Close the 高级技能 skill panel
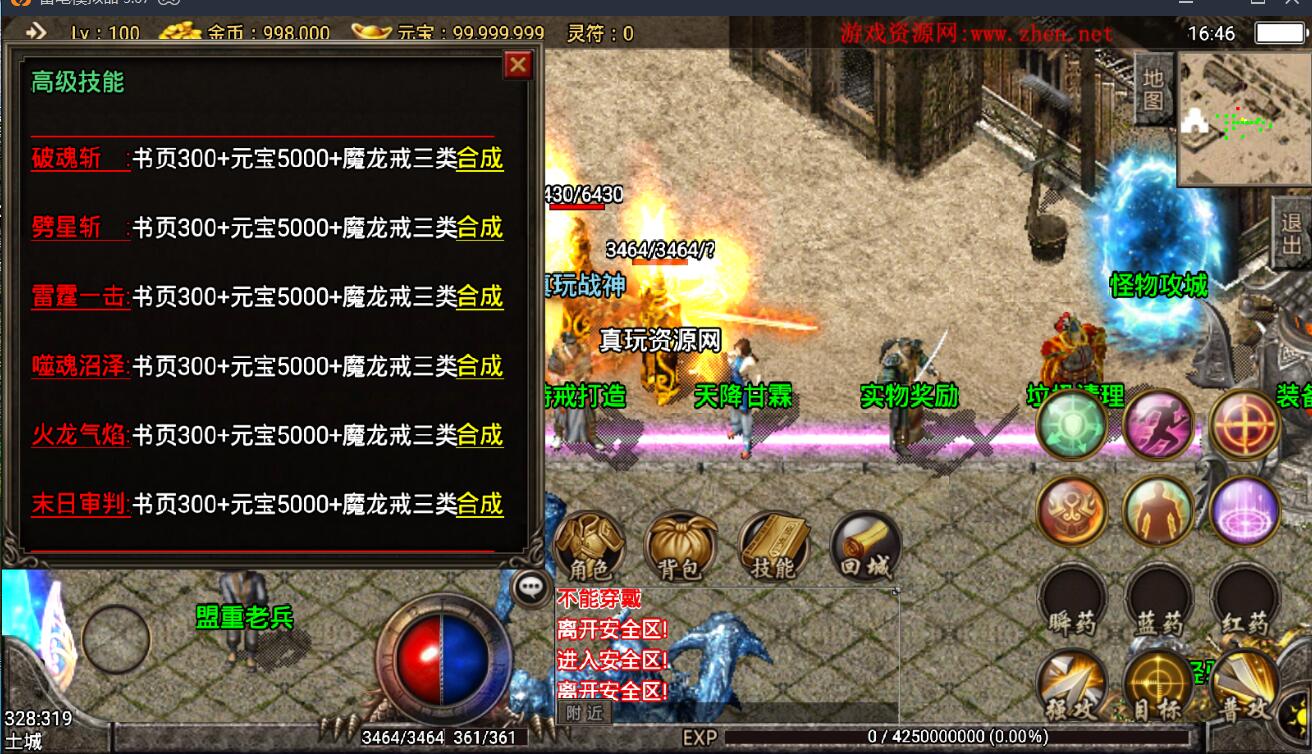This screenshot has width=1312, height=754. point(517,65)
